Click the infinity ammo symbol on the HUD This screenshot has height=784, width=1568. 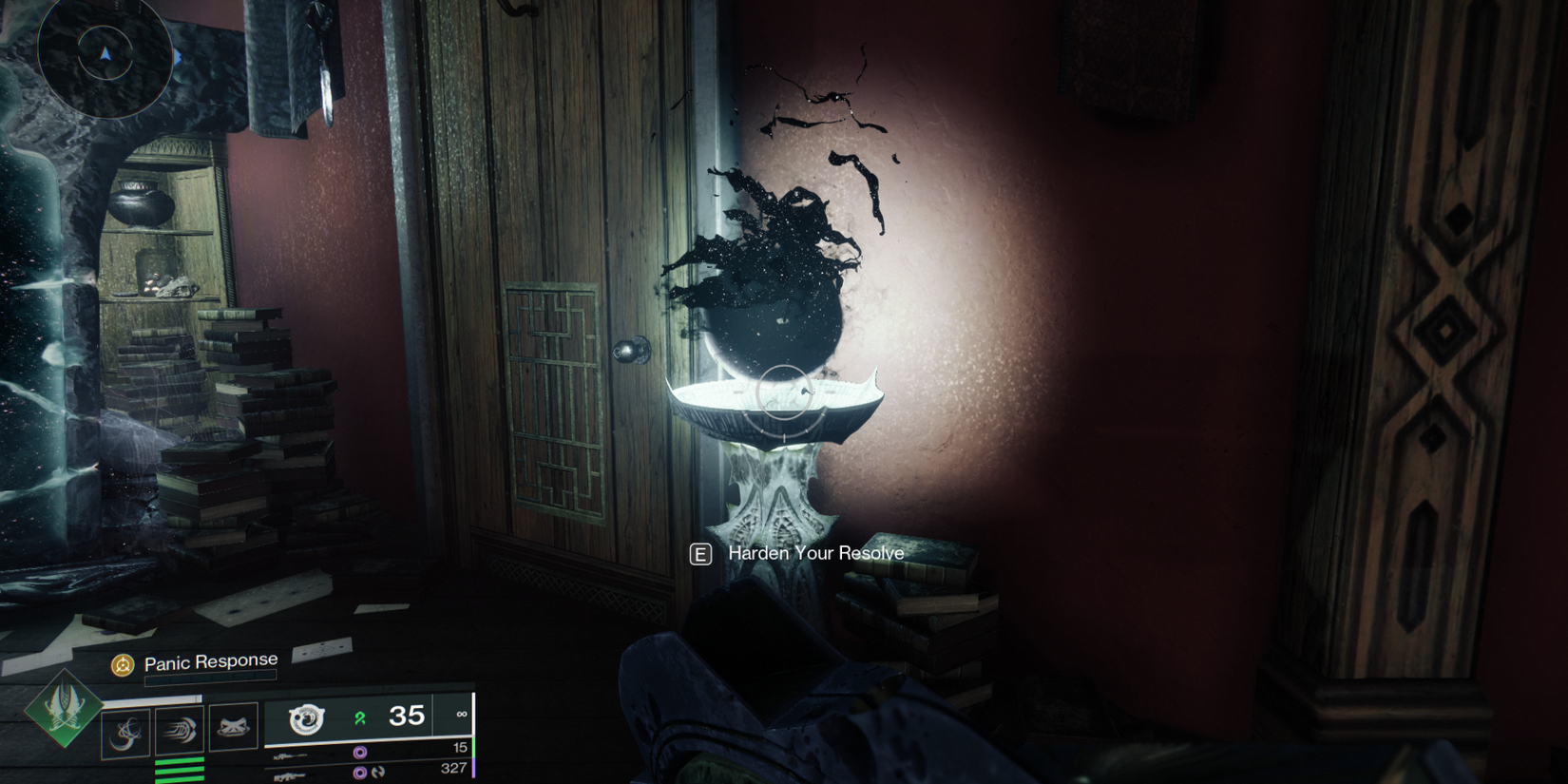click(x=461, y=715)
